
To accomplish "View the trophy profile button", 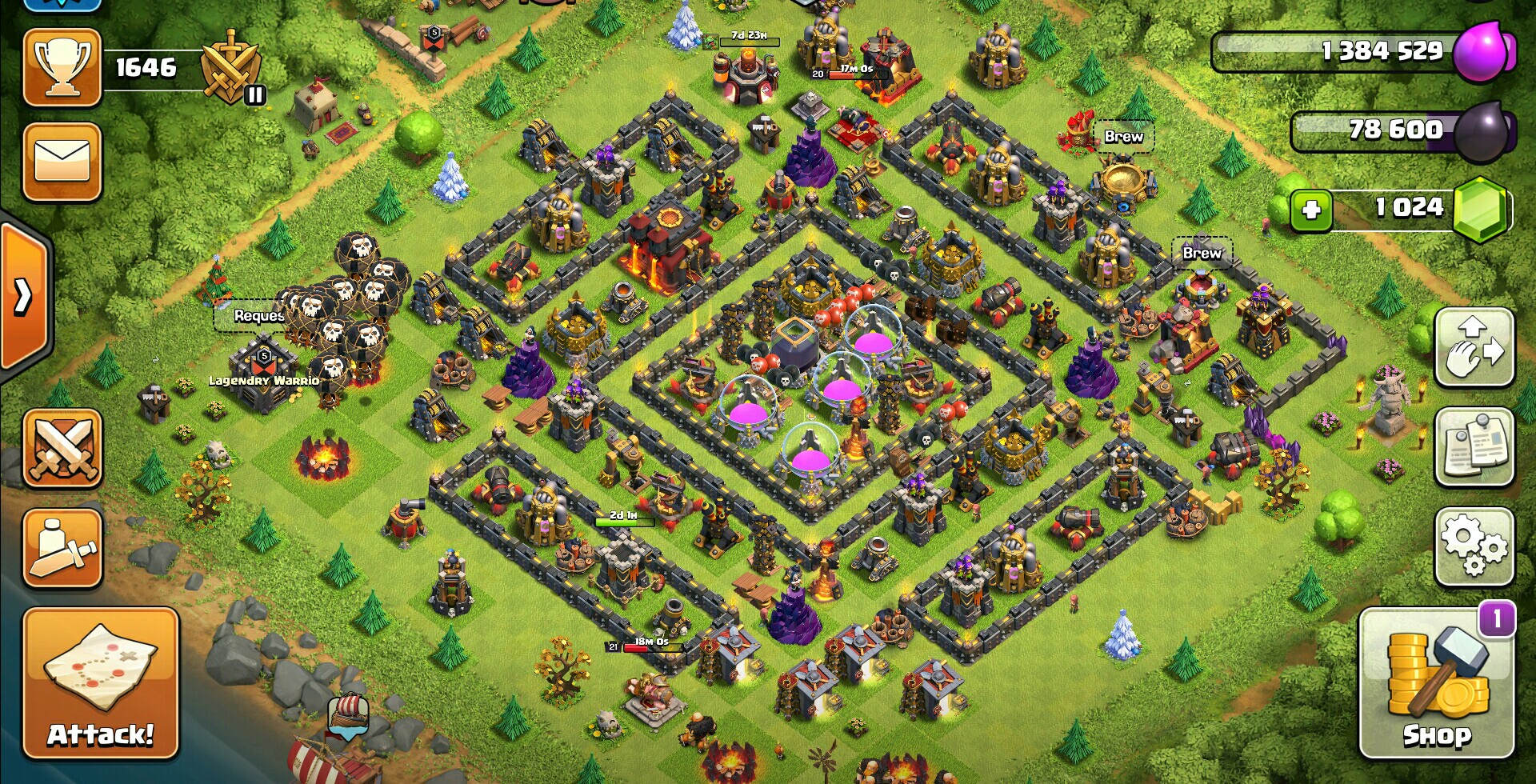I will pos(62,67).
